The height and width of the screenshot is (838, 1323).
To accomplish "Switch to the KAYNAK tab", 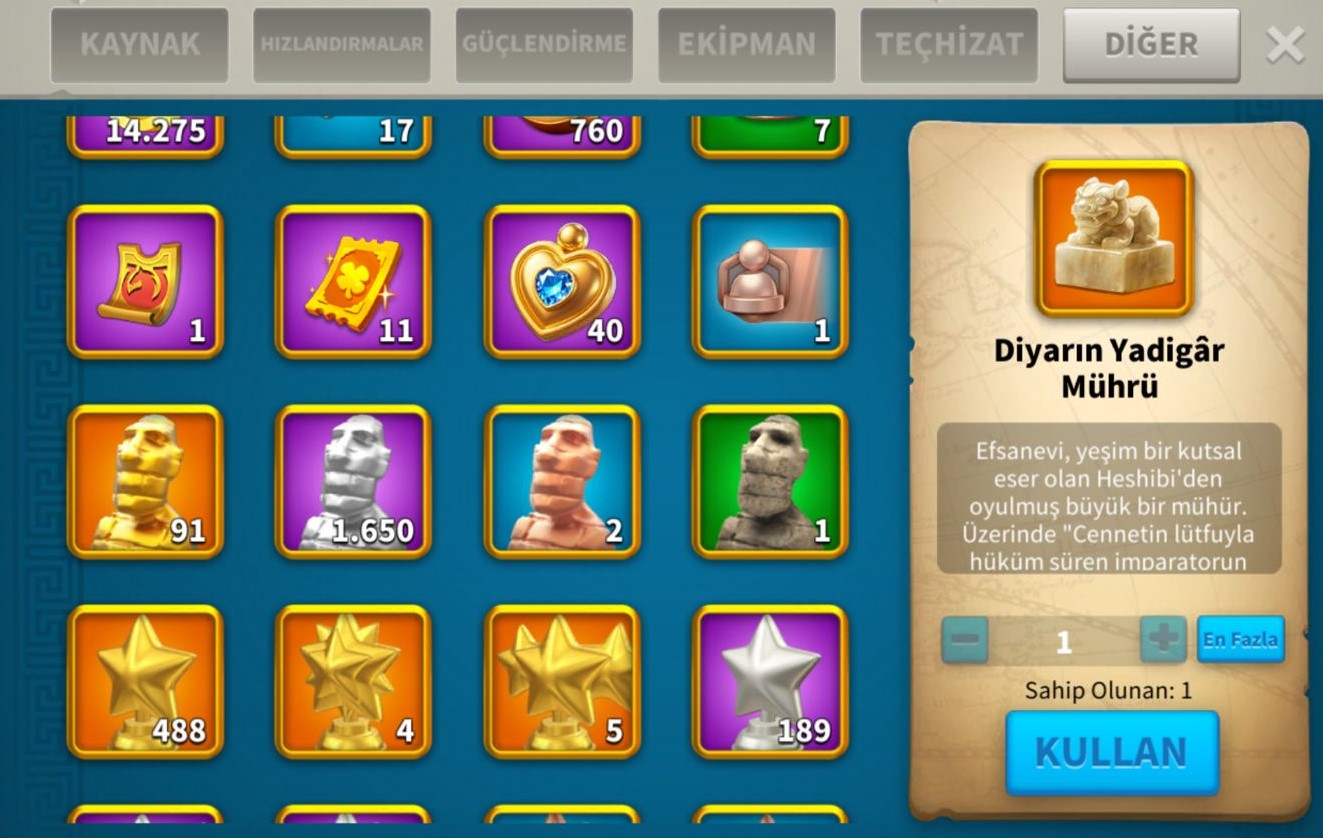I will click(139, 45).
